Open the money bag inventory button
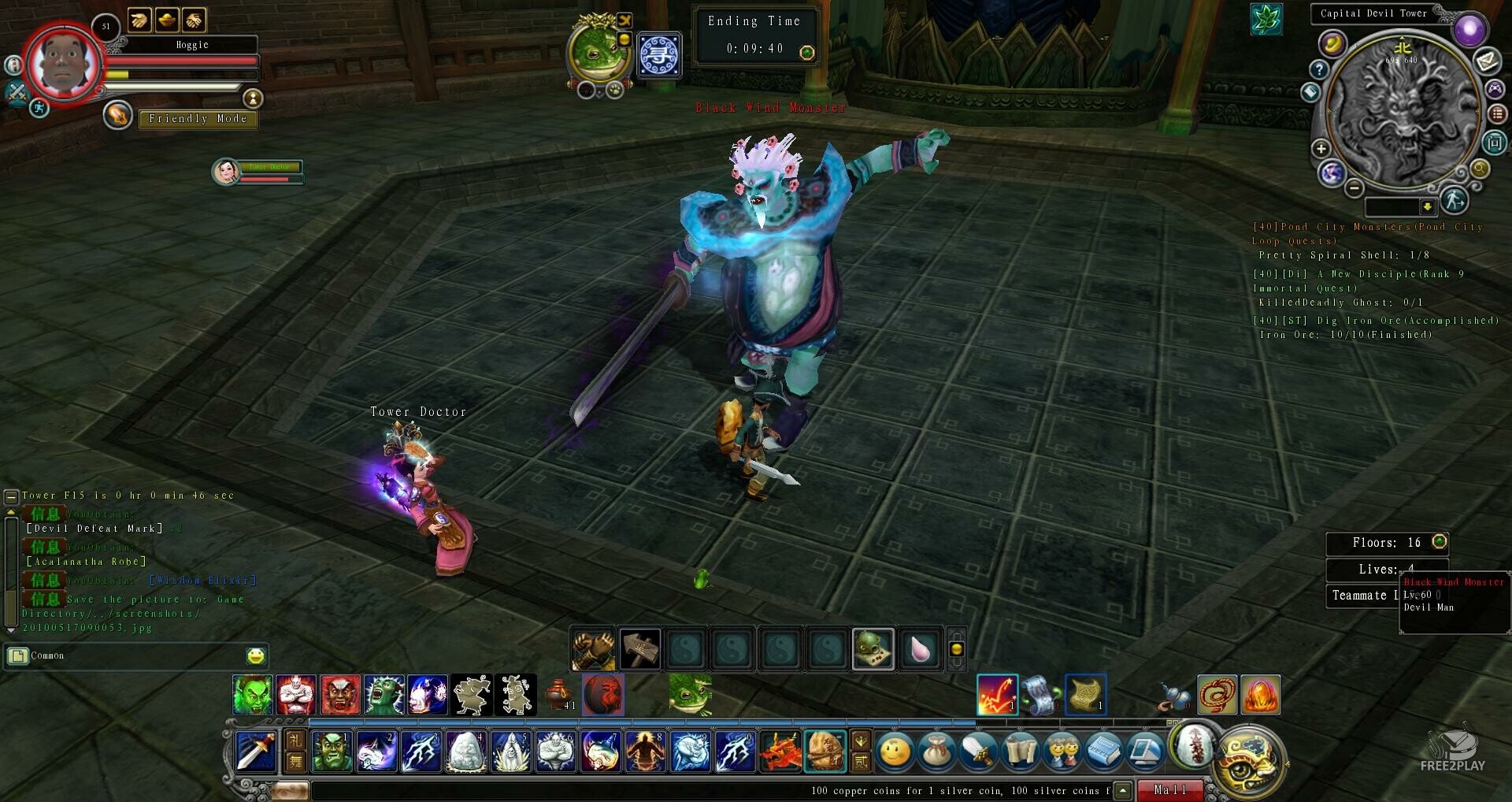Viewport: 1512px width, 802px height. click(x=937, y=751)
